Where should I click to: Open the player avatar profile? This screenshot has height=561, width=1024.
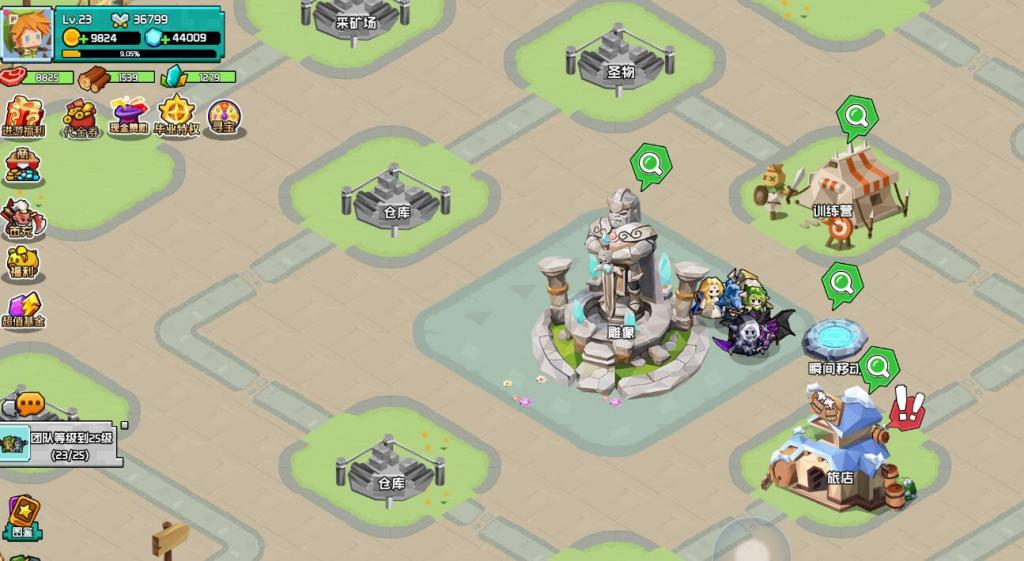pos(26,34)
